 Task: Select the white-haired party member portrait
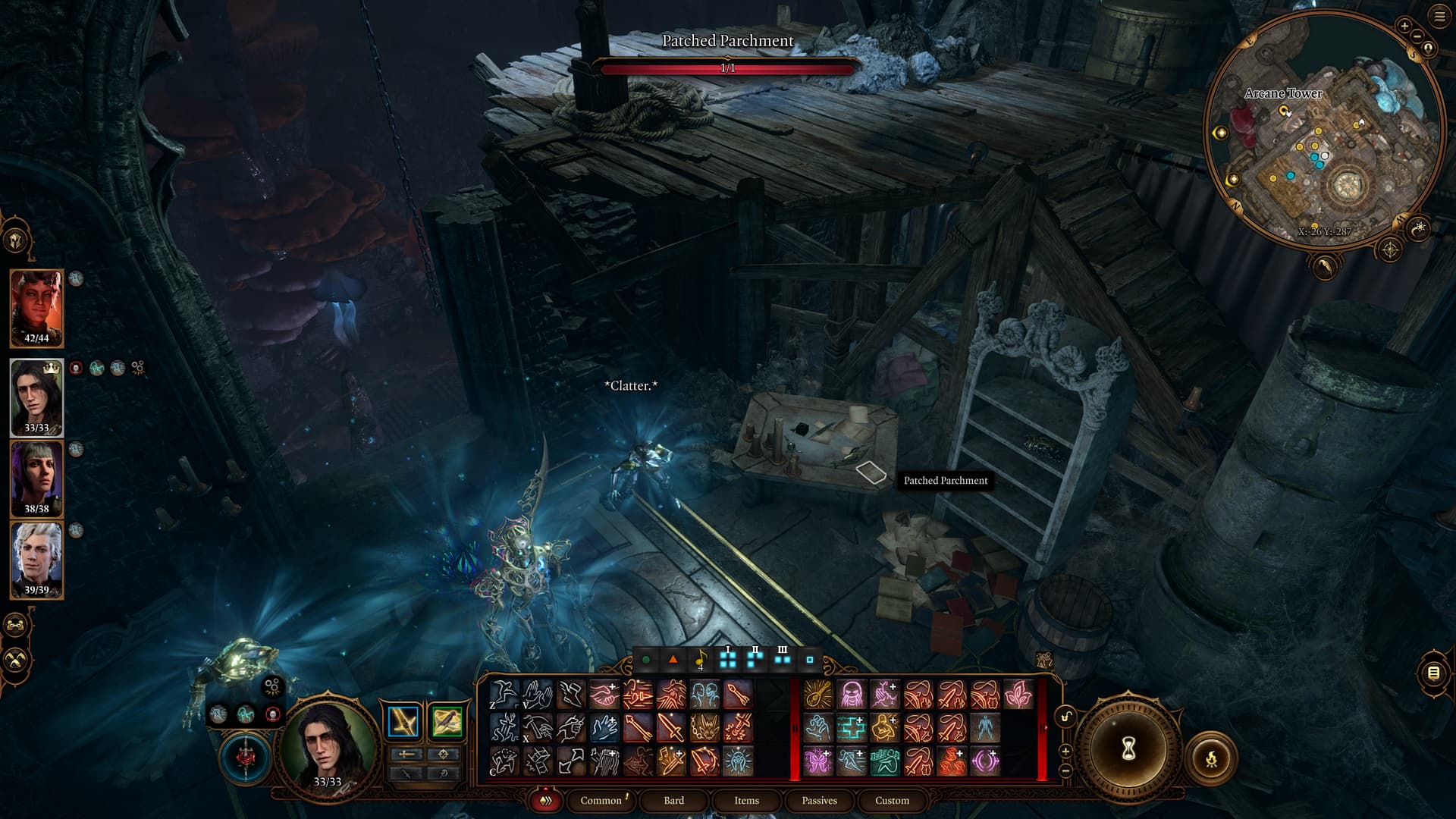point(36,560)
